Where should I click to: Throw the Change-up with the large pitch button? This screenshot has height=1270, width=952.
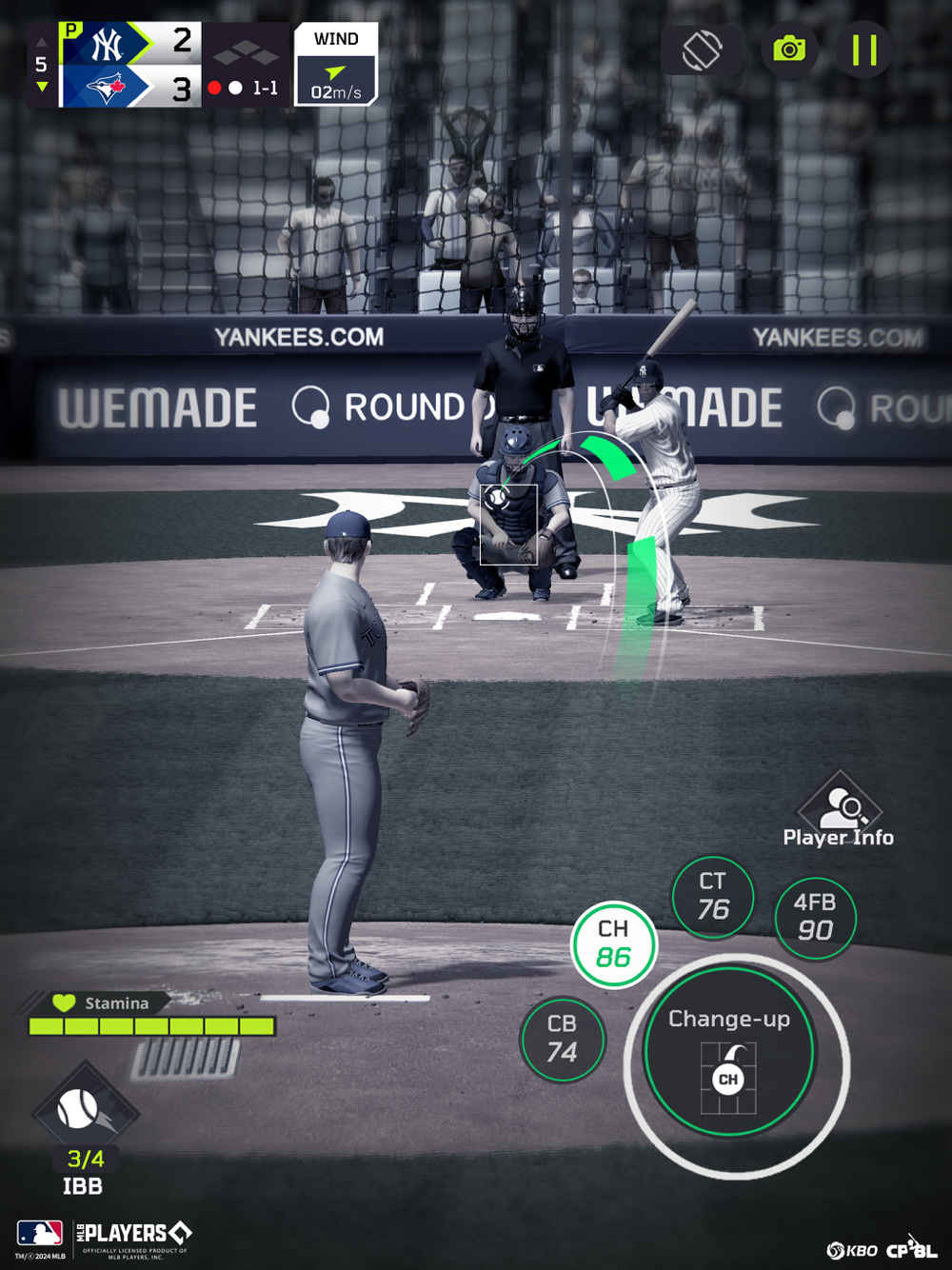click(729, 1052)
